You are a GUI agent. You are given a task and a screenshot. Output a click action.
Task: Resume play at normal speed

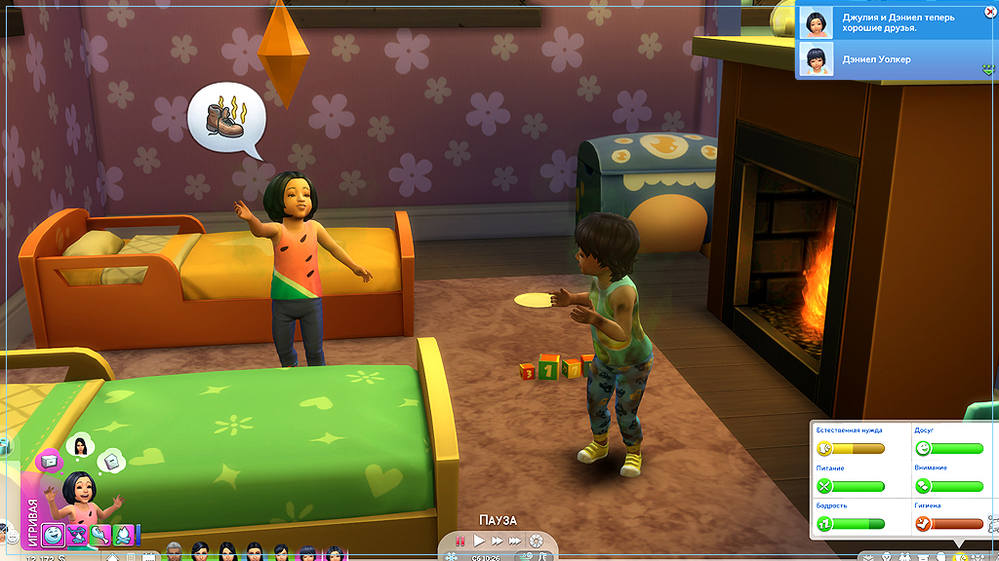click(479, 541)
